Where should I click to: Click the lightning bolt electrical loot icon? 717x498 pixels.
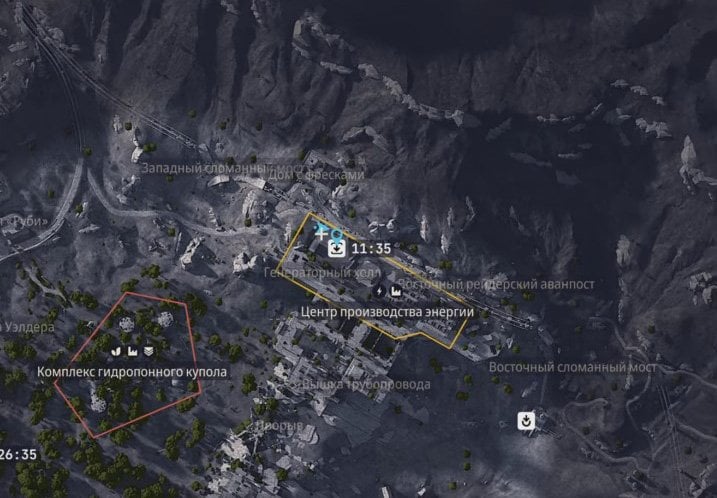(x=379, y=291)
